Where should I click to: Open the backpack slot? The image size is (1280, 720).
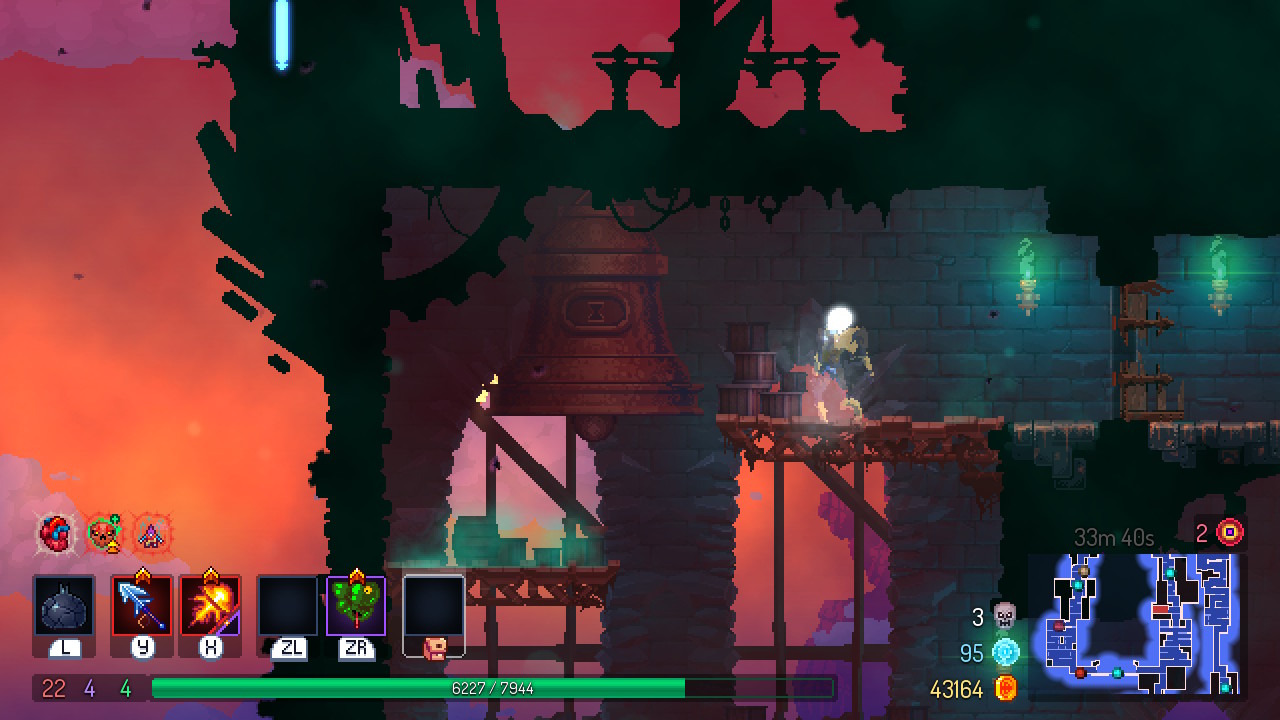(434, 608)
